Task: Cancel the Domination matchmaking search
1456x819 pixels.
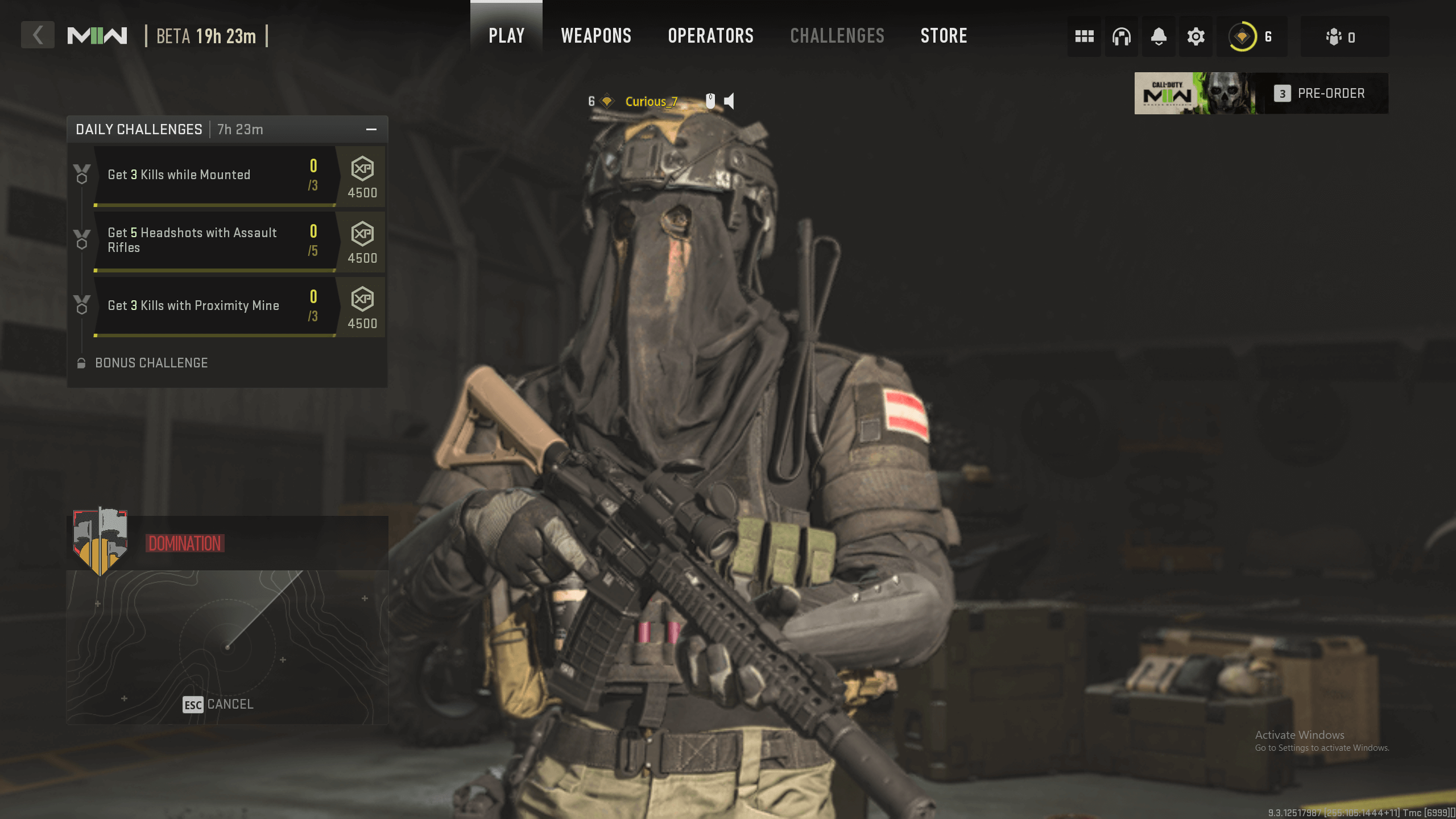Action: tap(218, 704)
